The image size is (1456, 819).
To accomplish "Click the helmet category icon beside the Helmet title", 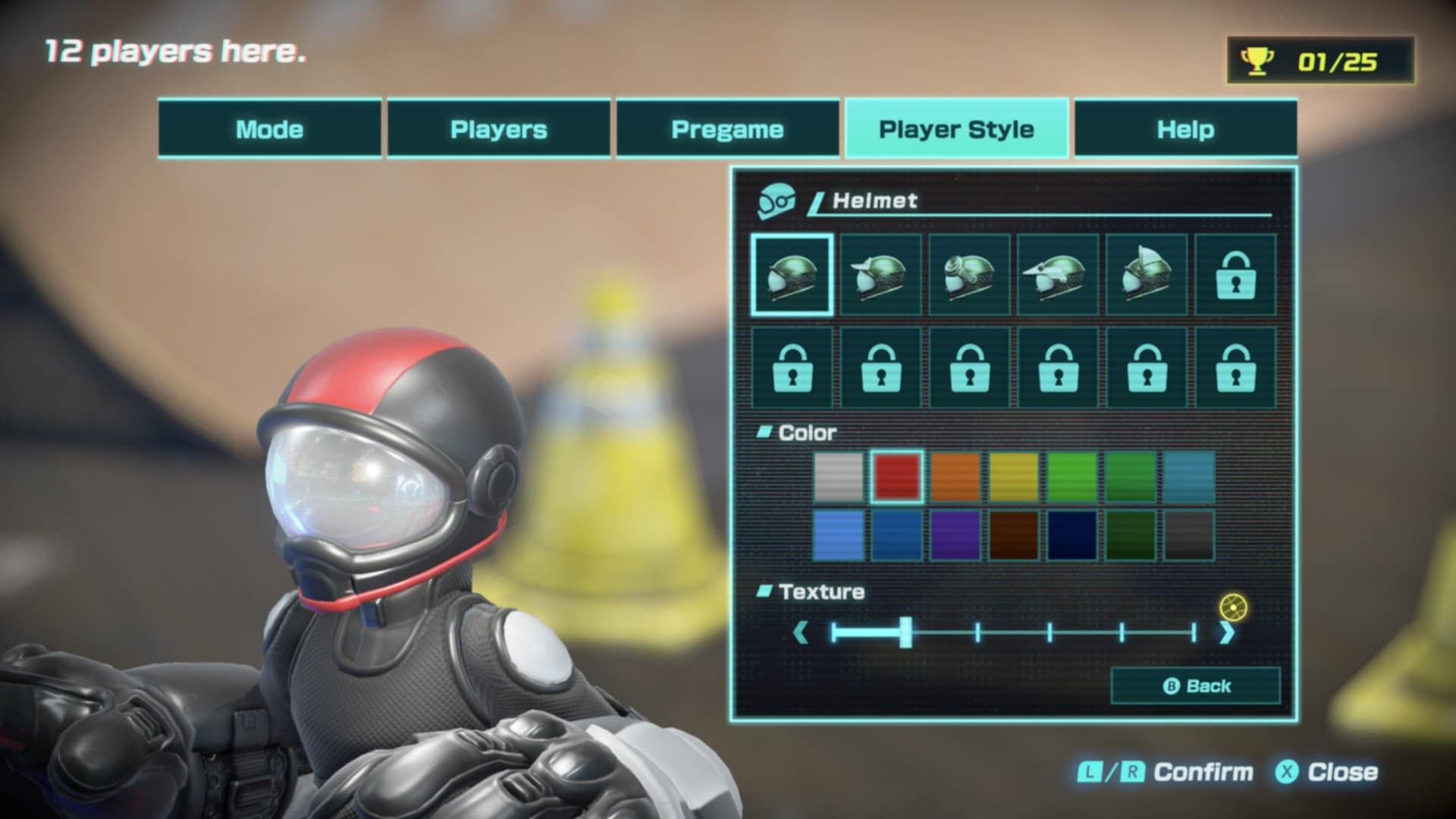I will point(775,201).
